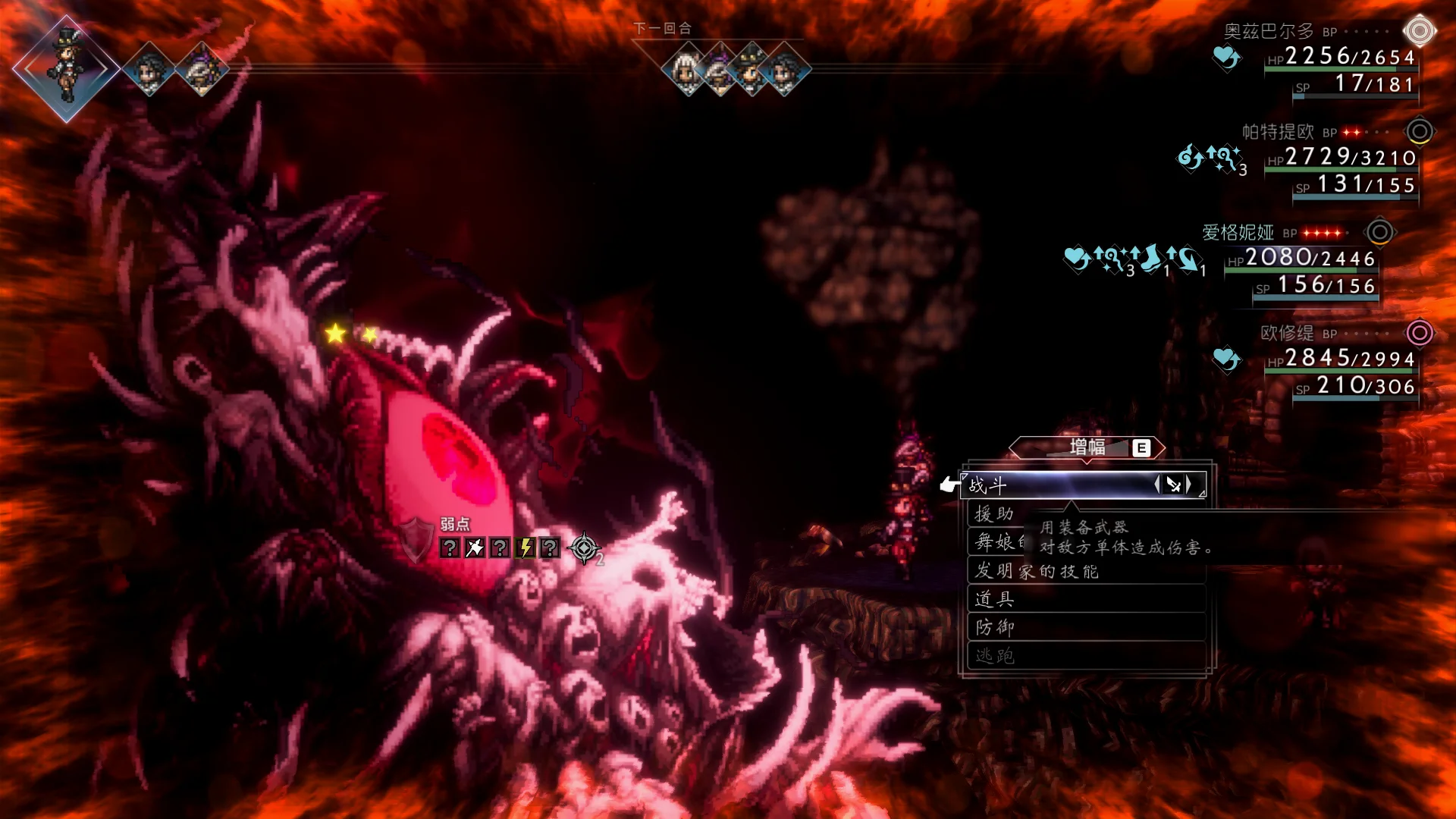
Task: Select the sword weapon icon in 战斗 row
Action: (x=1173, y=485)
